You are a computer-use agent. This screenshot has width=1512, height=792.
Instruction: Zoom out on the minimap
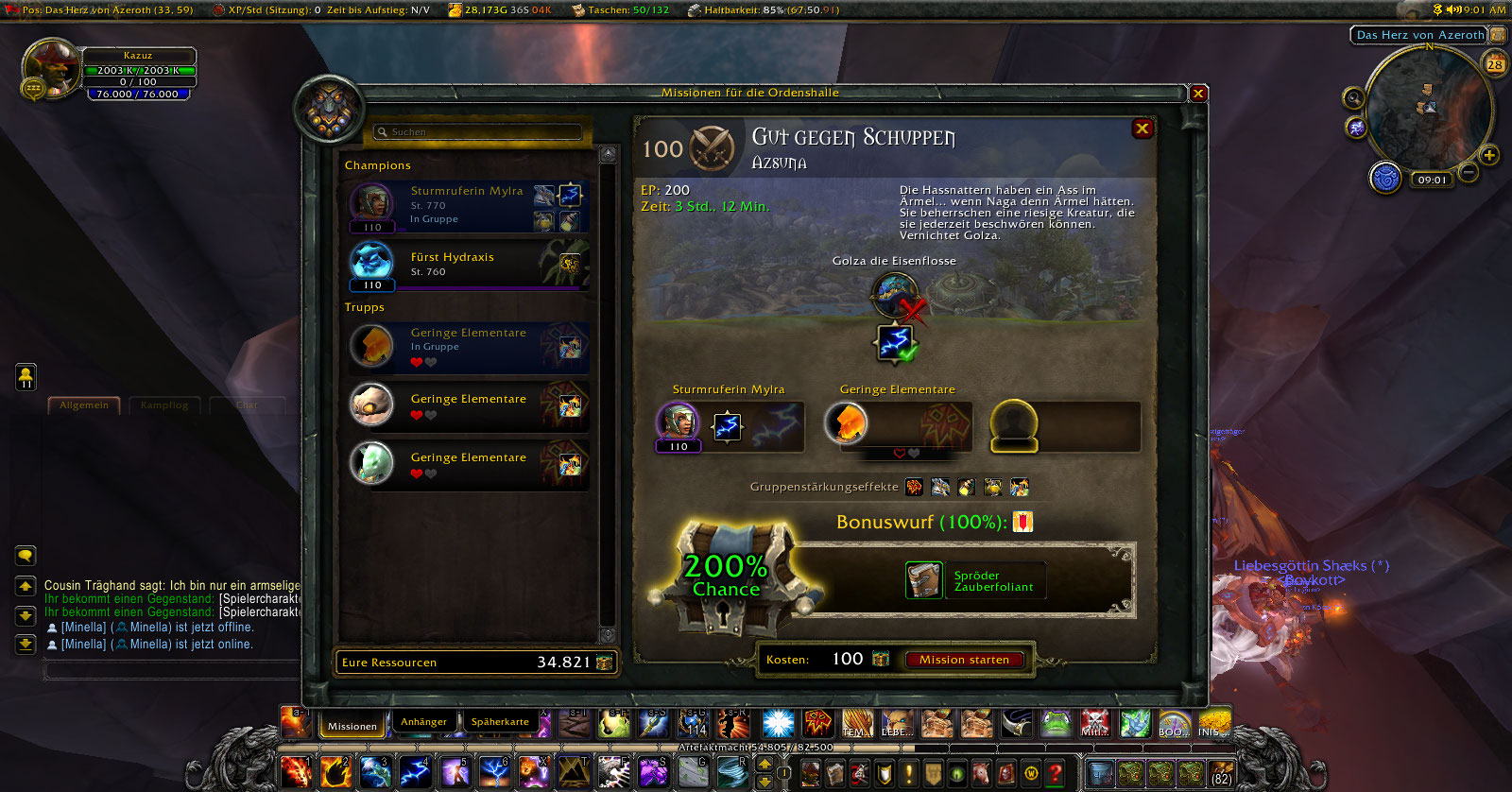[x=1469, y=172]
